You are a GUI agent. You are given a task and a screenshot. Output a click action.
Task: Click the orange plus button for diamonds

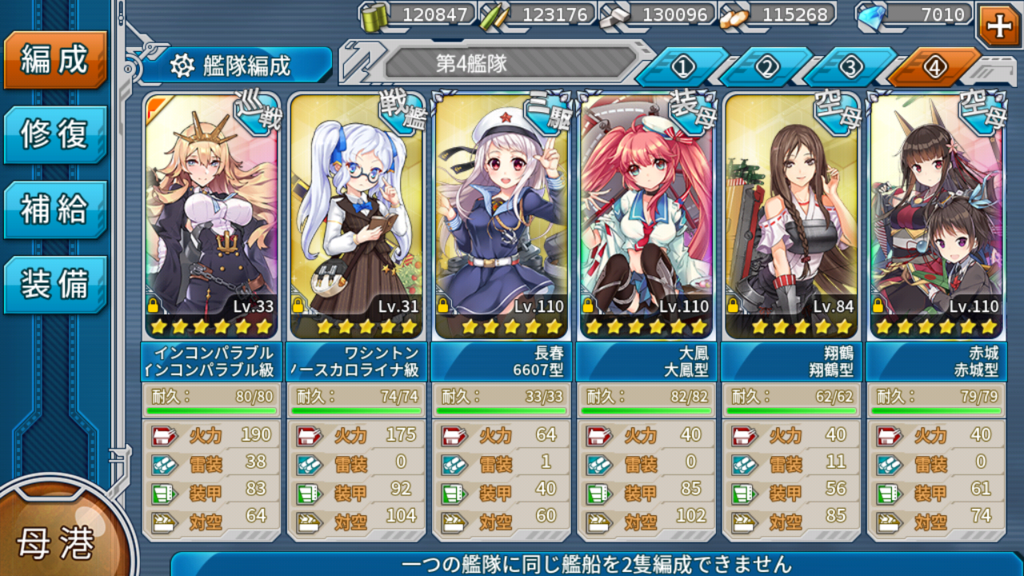click(998, 23)
